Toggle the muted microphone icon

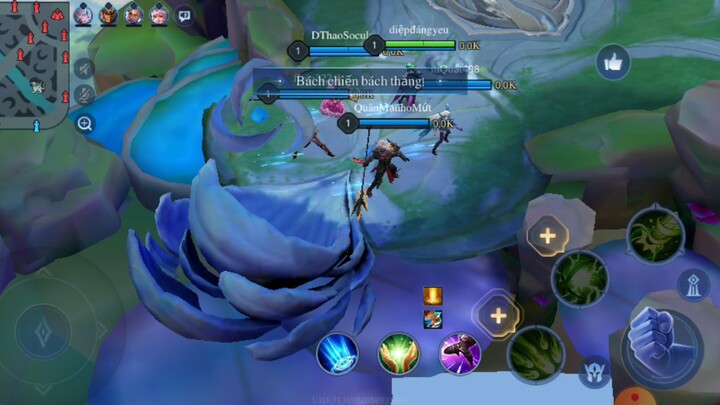pyautogui.click(x=85, y=94)
